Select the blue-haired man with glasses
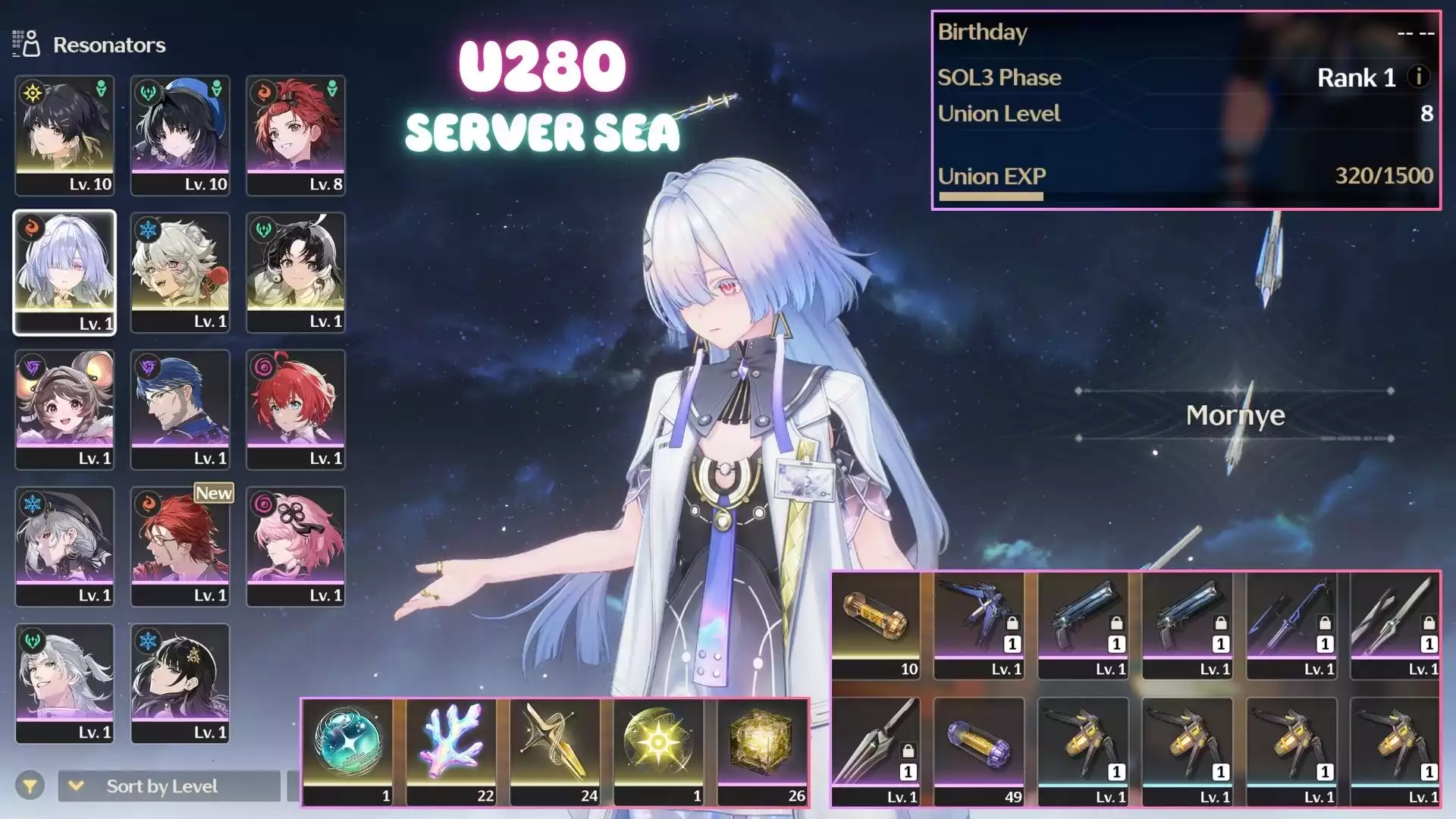 pos(180,409)
